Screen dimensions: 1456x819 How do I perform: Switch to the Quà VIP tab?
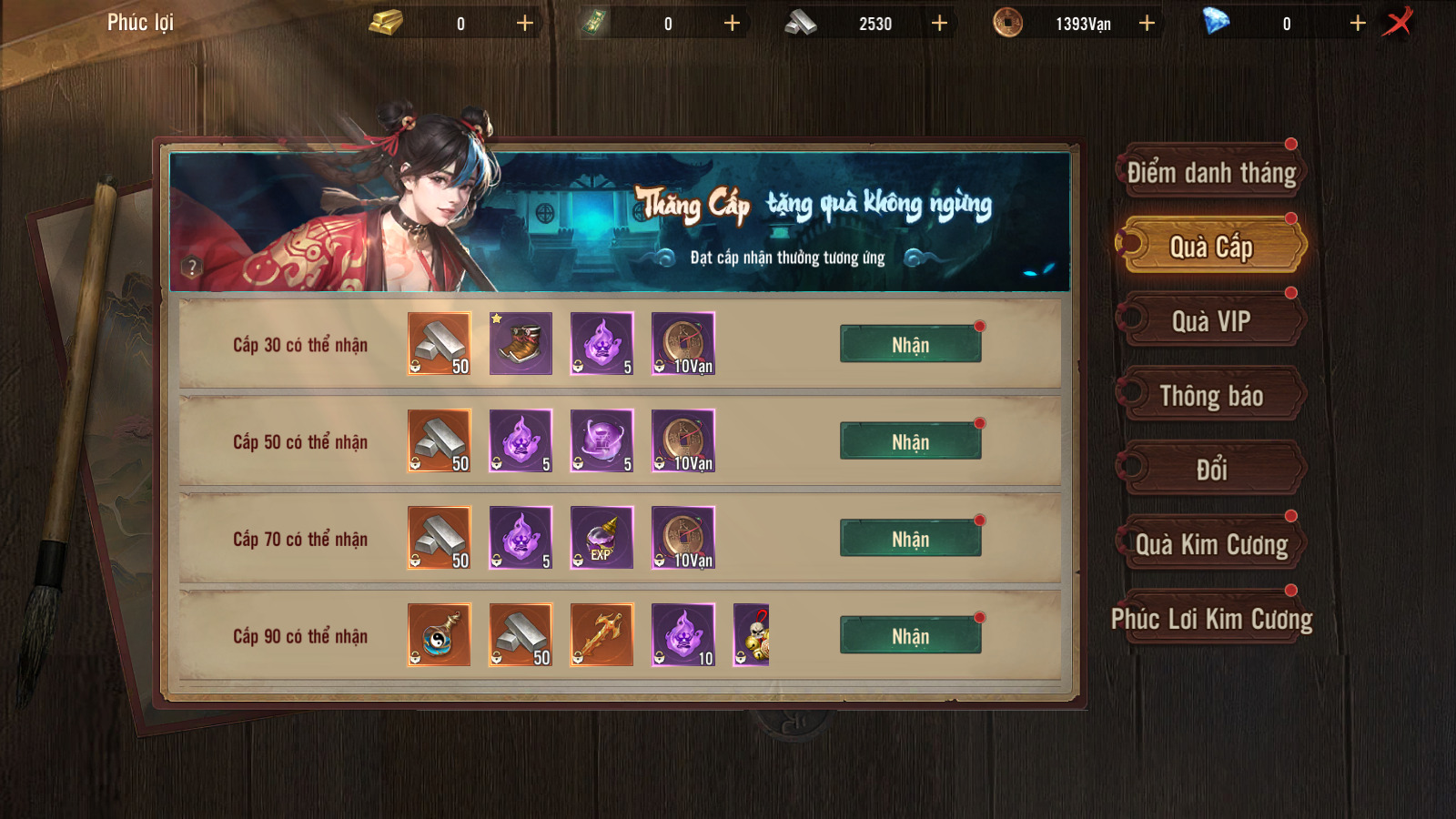coord(1211,321)
